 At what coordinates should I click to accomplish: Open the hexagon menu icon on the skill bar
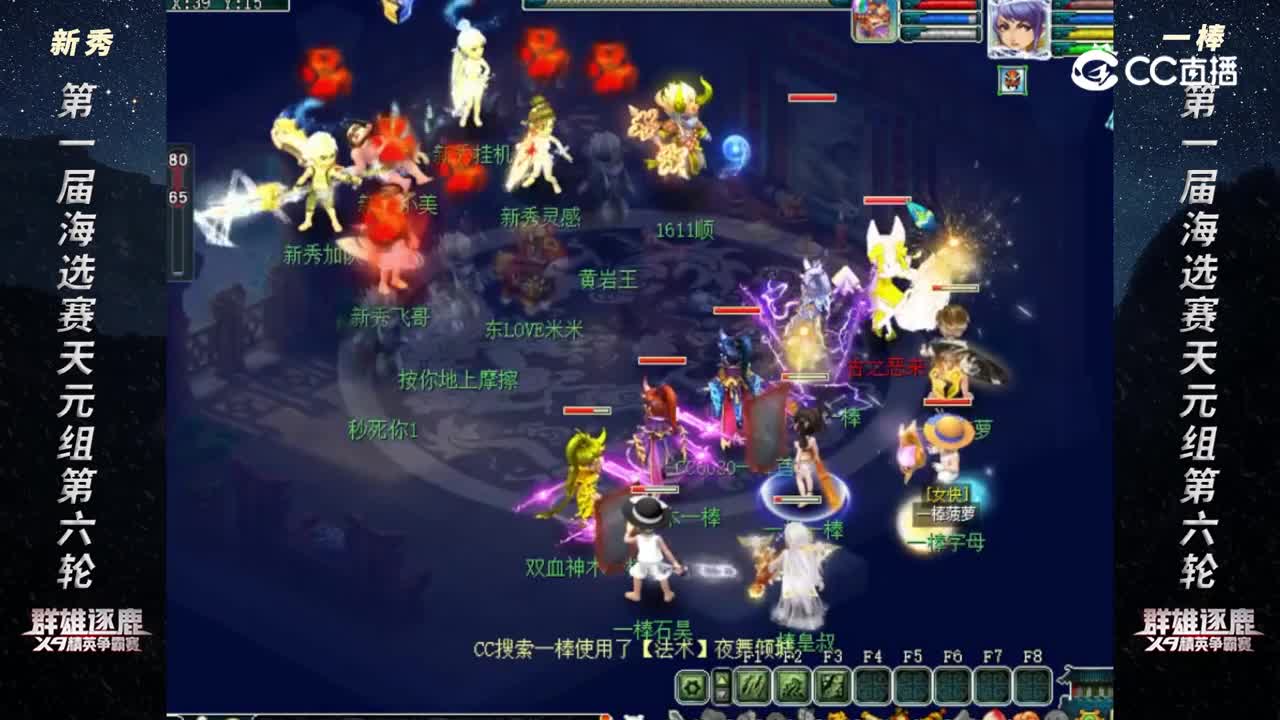pos(692,685)
